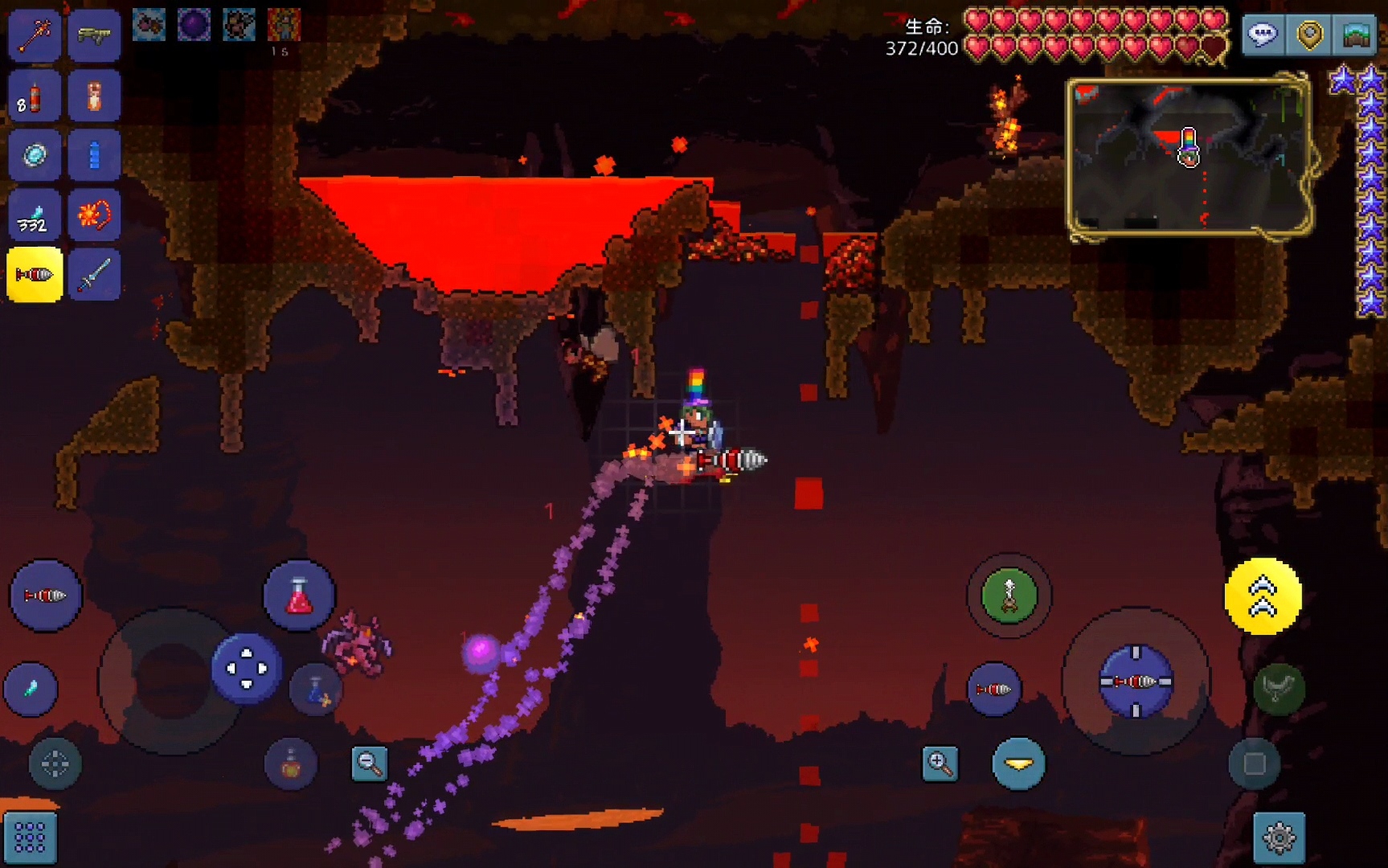This screenshot has height=868, width=1388.
Task: Select the red staff hotbar slot
Action: 34,35
